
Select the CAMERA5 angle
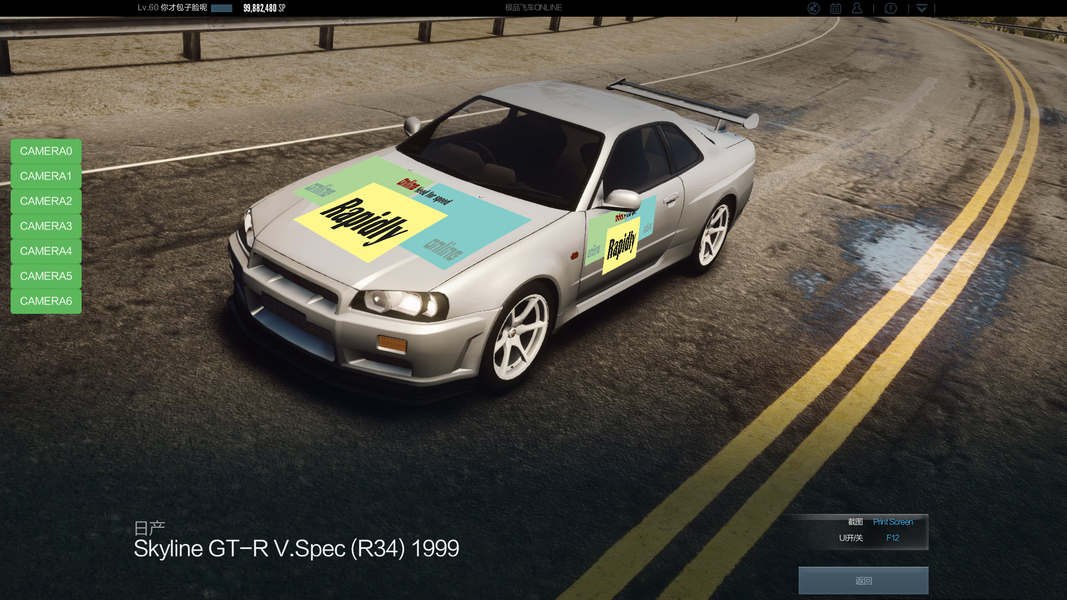click(46, 276)
